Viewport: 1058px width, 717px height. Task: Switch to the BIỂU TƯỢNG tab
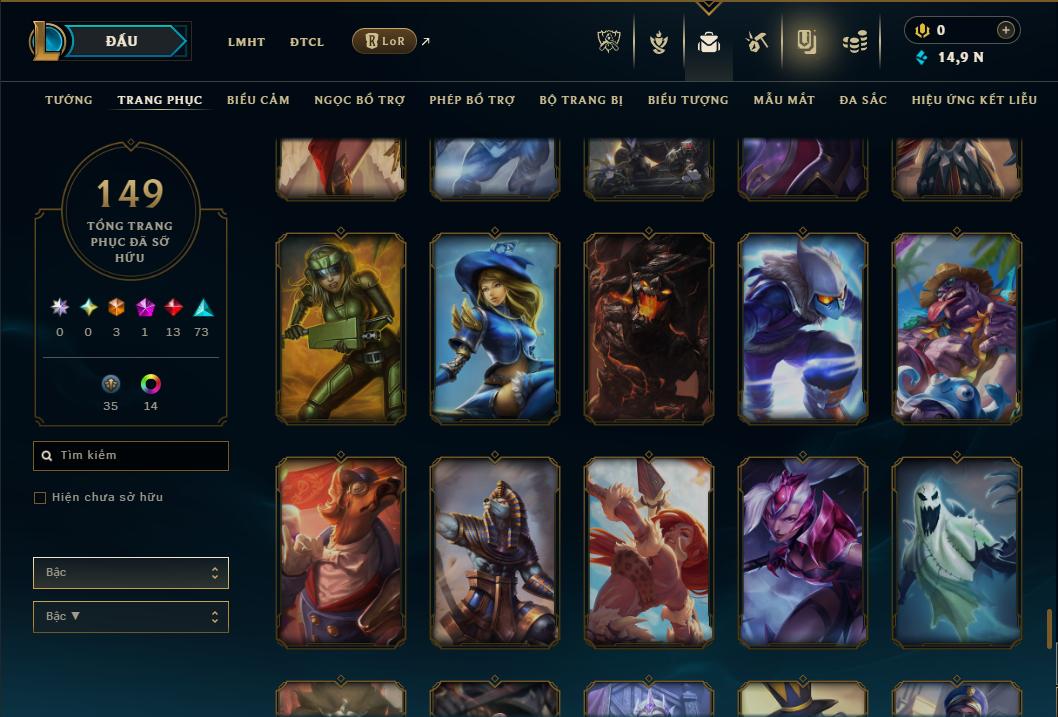pos(688,100)
